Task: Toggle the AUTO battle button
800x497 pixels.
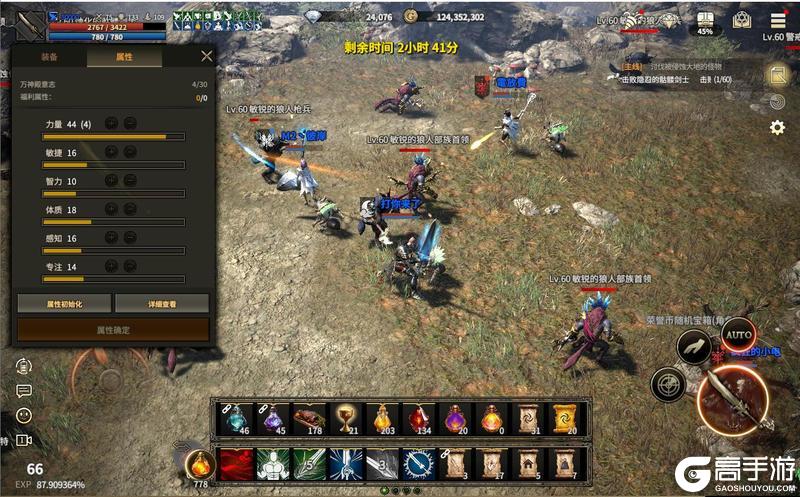Action: point(738,334)
